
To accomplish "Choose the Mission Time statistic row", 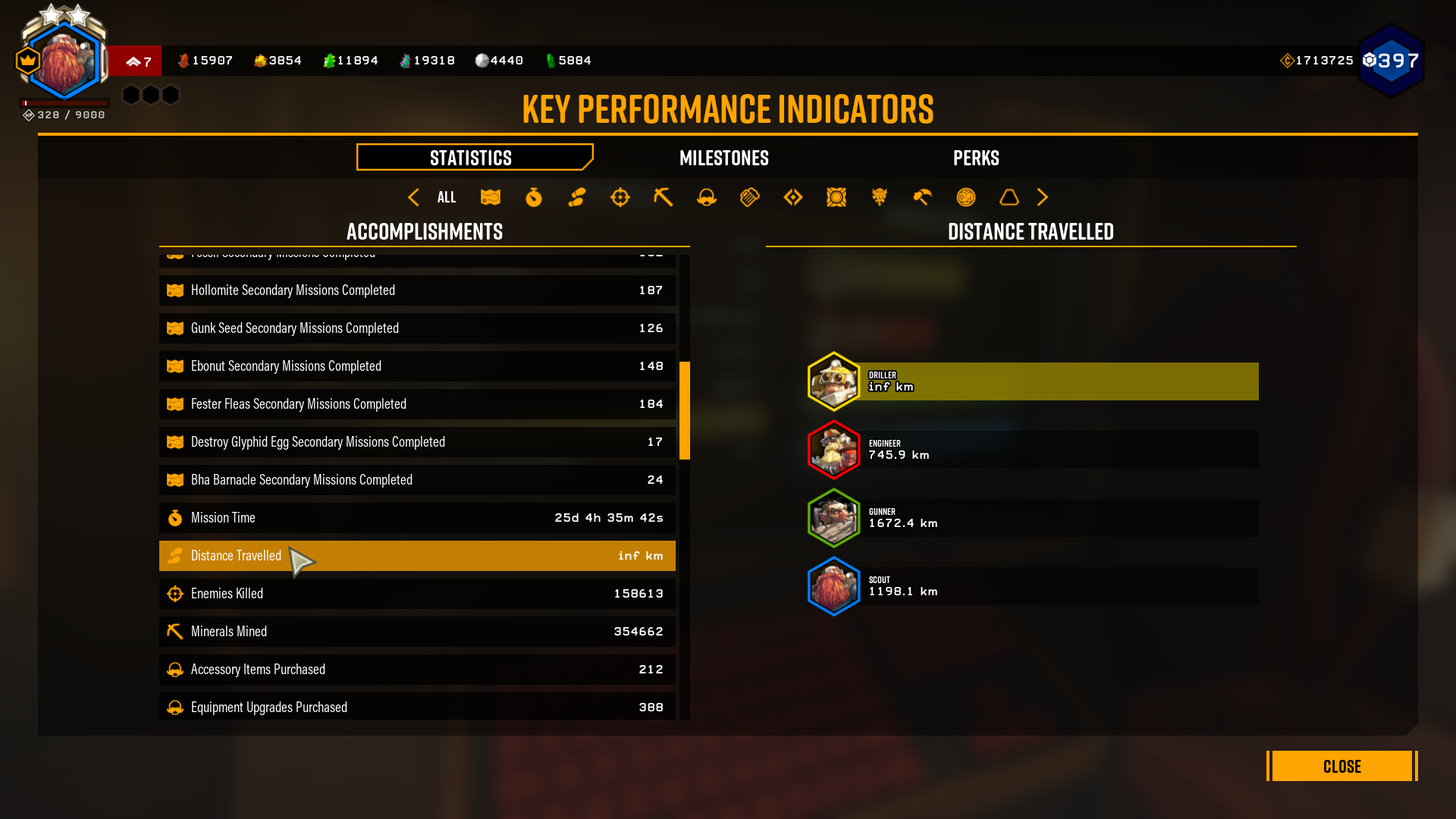I will point(417,518).
